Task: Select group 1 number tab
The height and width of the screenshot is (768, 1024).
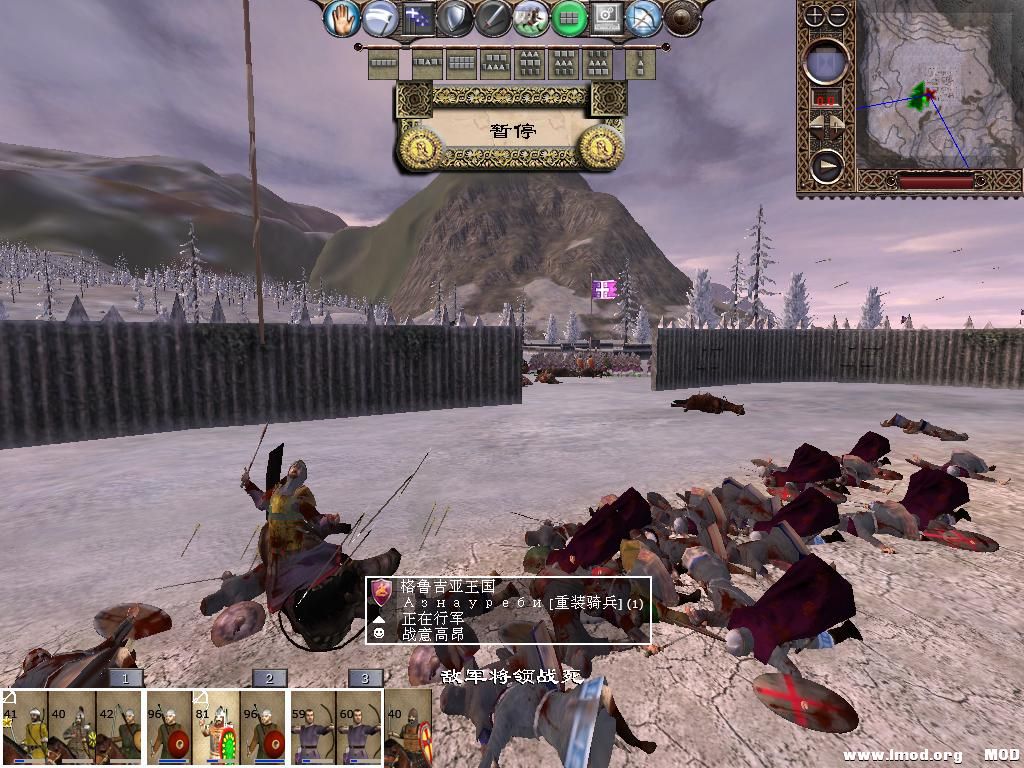Action: click(125, 678)
